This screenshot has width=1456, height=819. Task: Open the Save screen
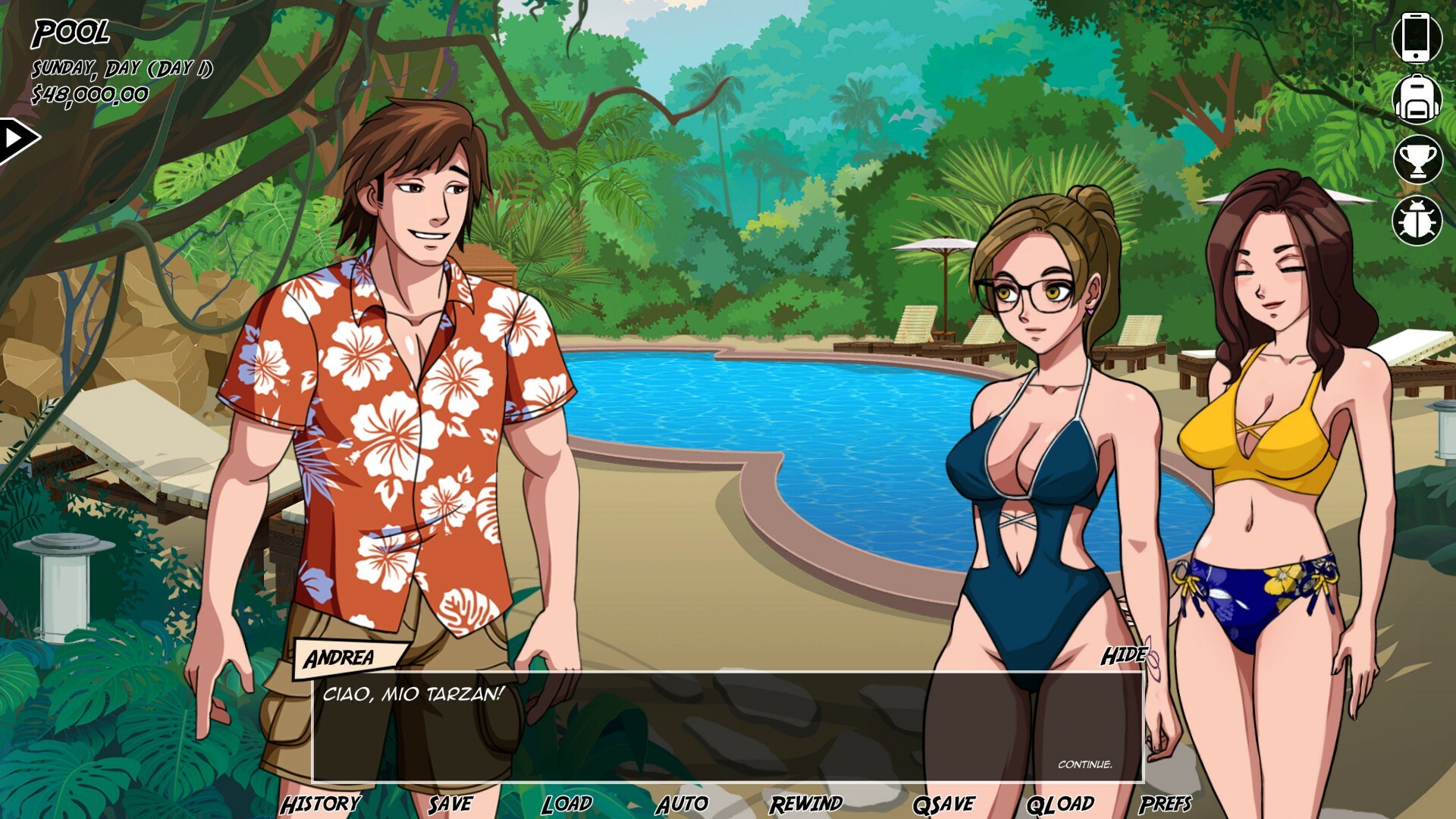tap(449, 802)
